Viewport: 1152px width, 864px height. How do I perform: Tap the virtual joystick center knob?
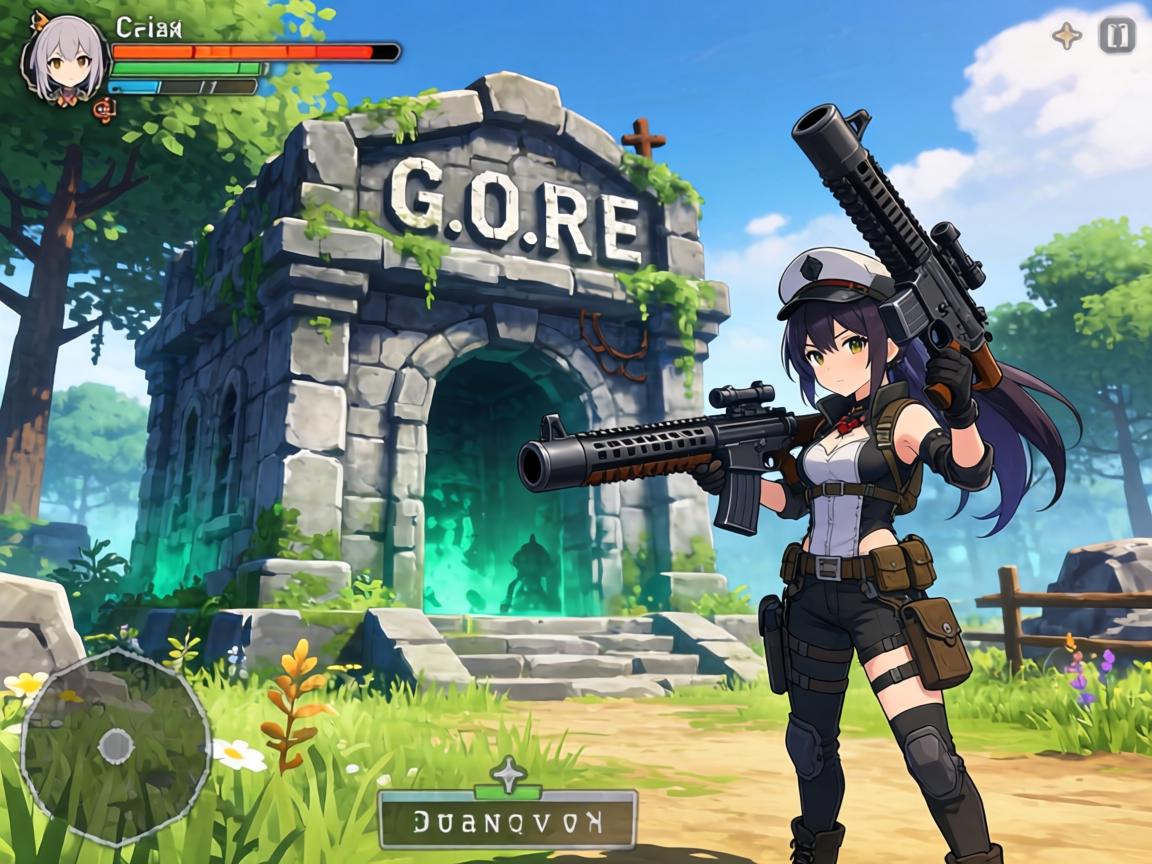(x=116, y=745)
